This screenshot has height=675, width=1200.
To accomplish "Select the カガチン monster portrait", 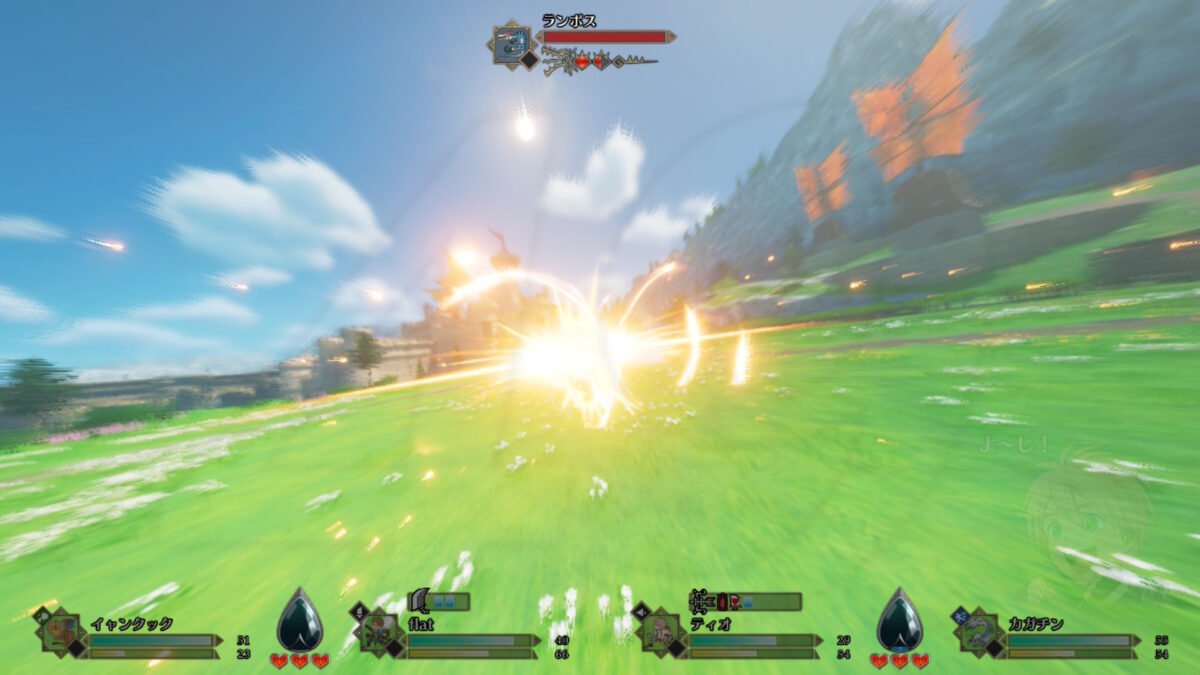I will (979, 632).
